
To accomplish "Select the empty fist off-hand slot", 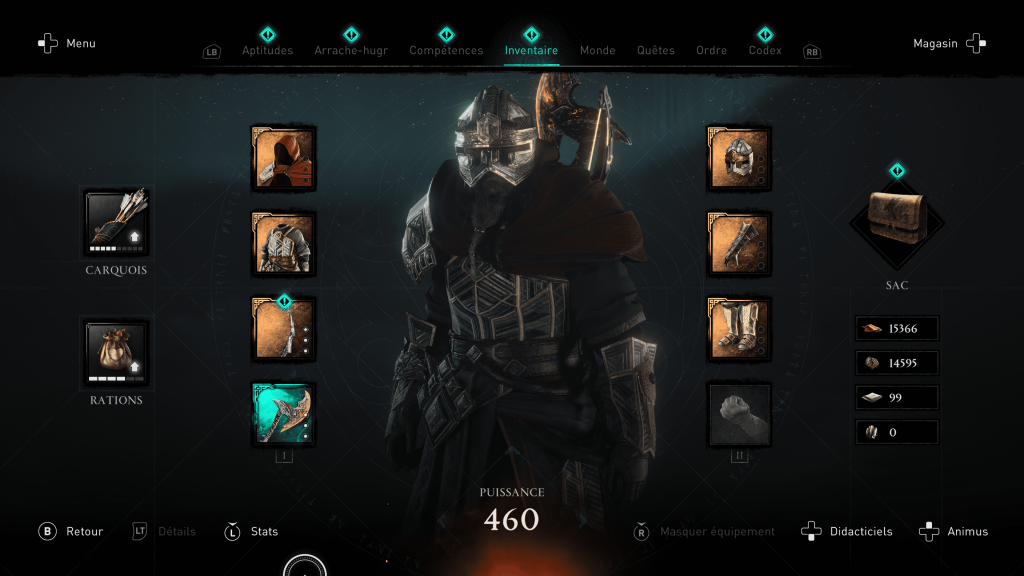I will [739, 414].
